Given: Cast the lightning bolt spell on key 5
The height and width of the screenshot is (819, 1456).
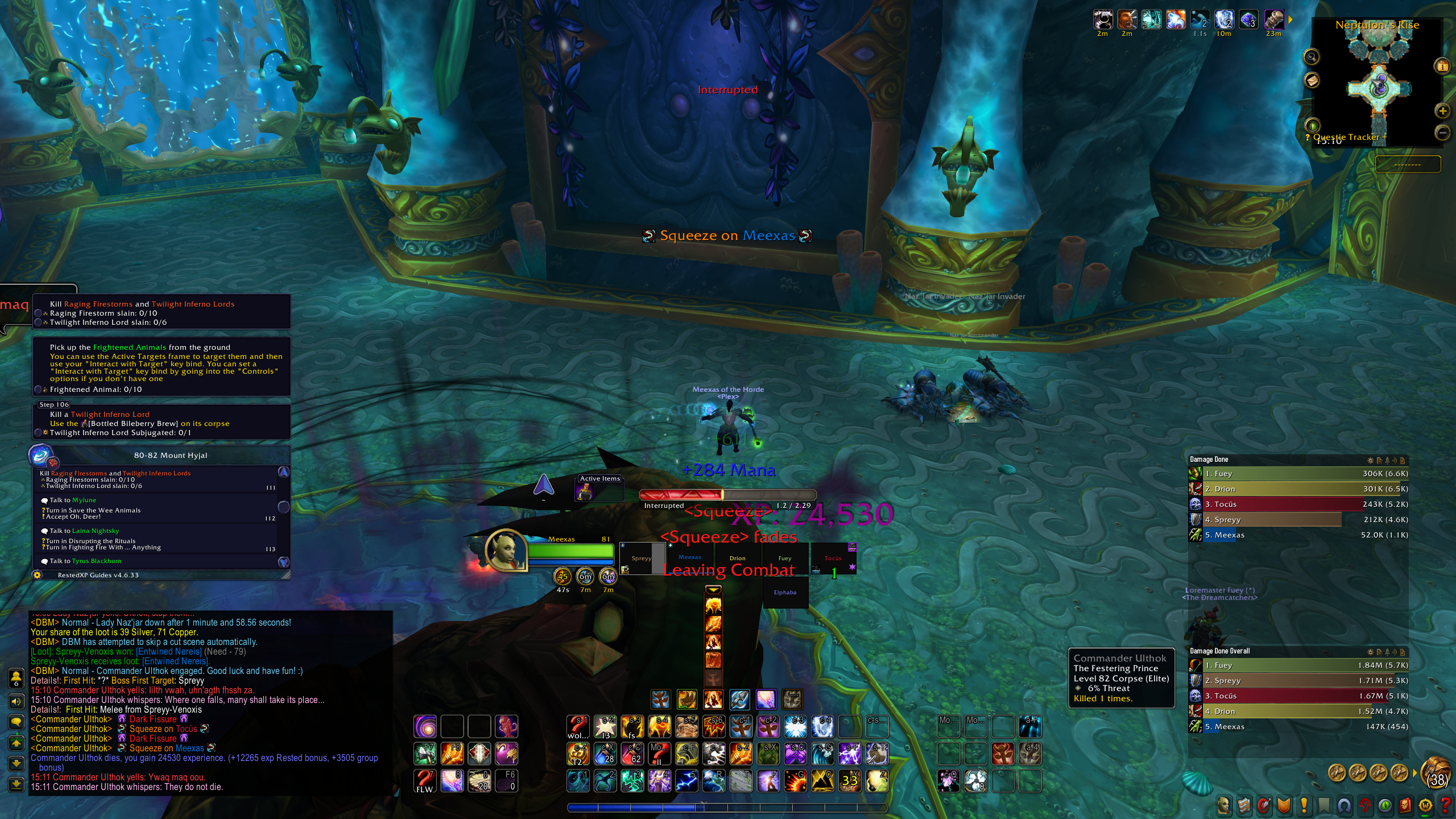Looking at the screenshot, I should (686, 781).
